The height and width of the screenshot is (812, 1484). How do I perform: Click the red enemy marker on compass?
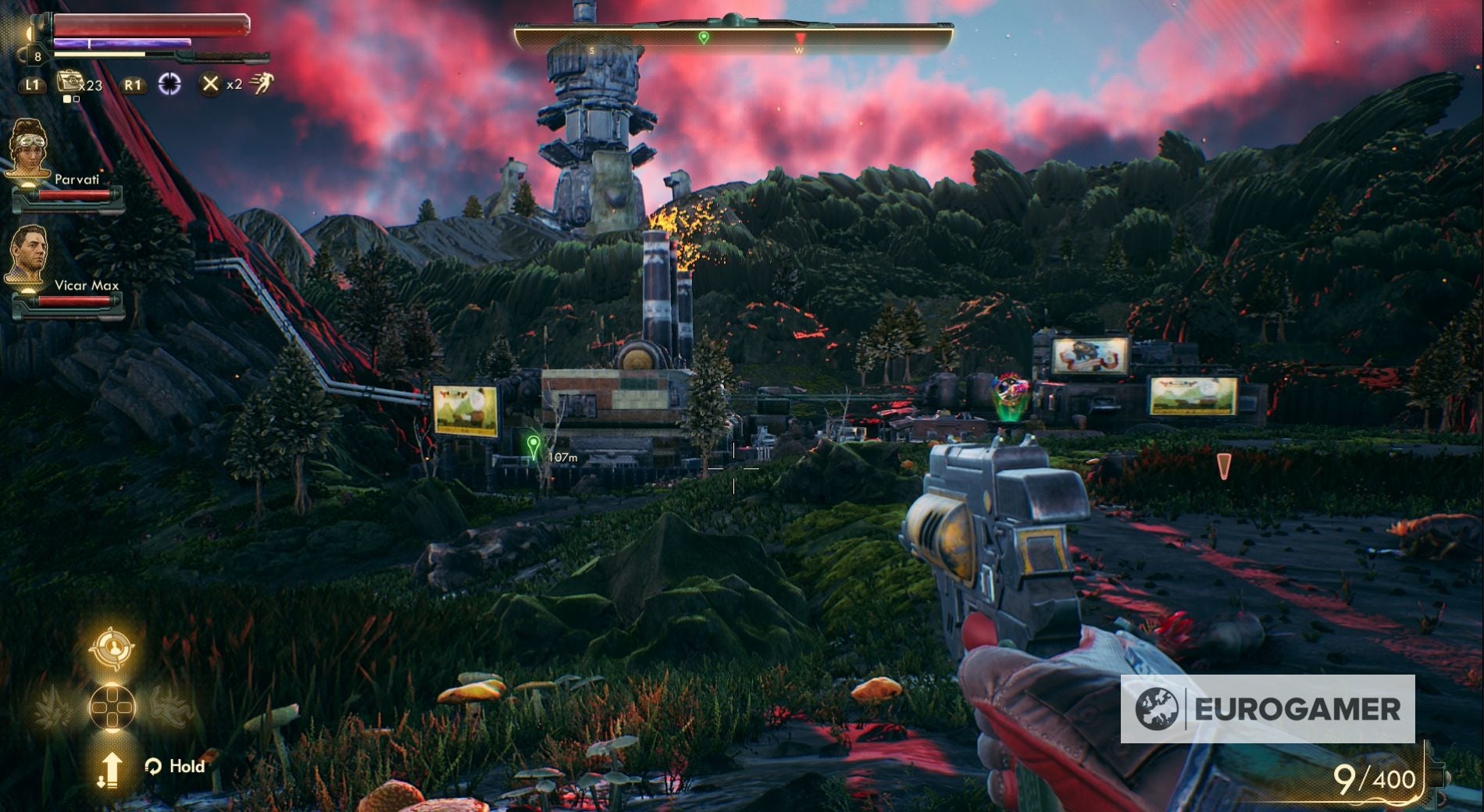pyautogui.click(x=800, y=38)
